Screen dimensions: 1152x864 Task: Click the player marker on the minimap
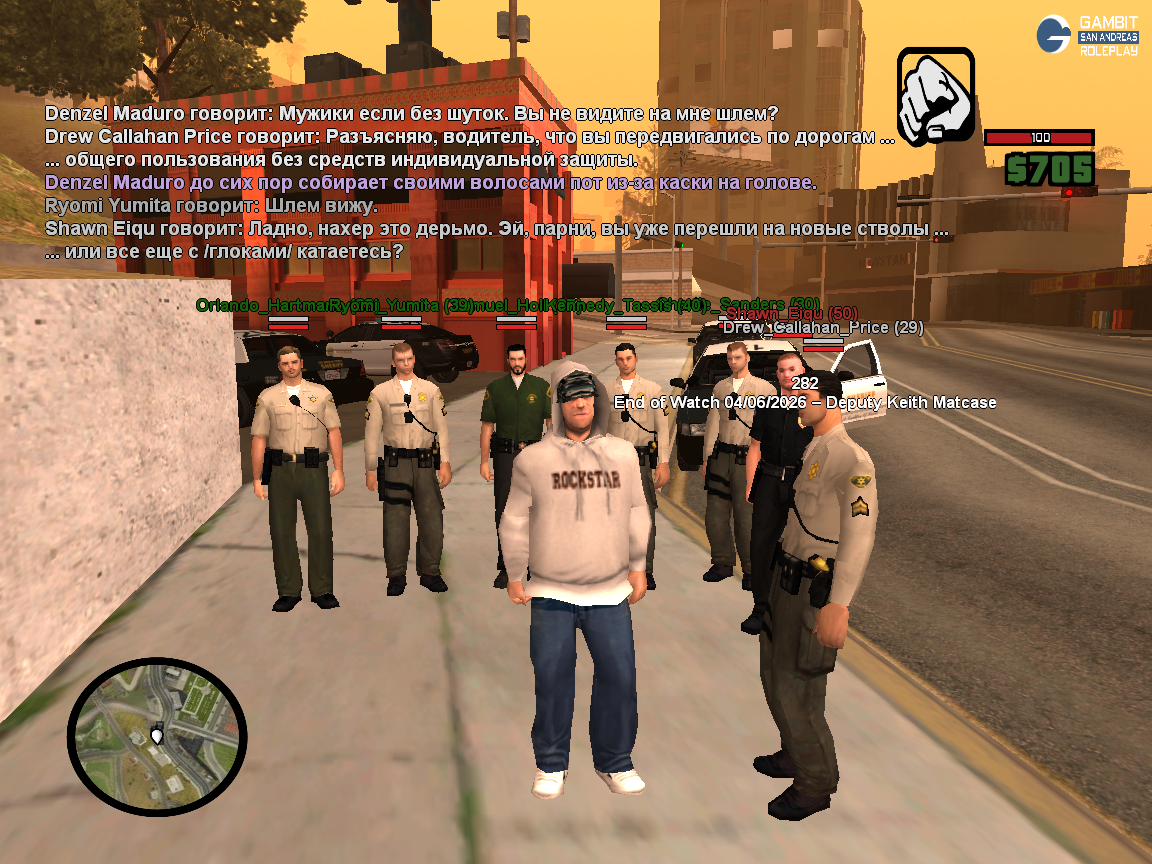pyautogui.click(x=156, y=737)
